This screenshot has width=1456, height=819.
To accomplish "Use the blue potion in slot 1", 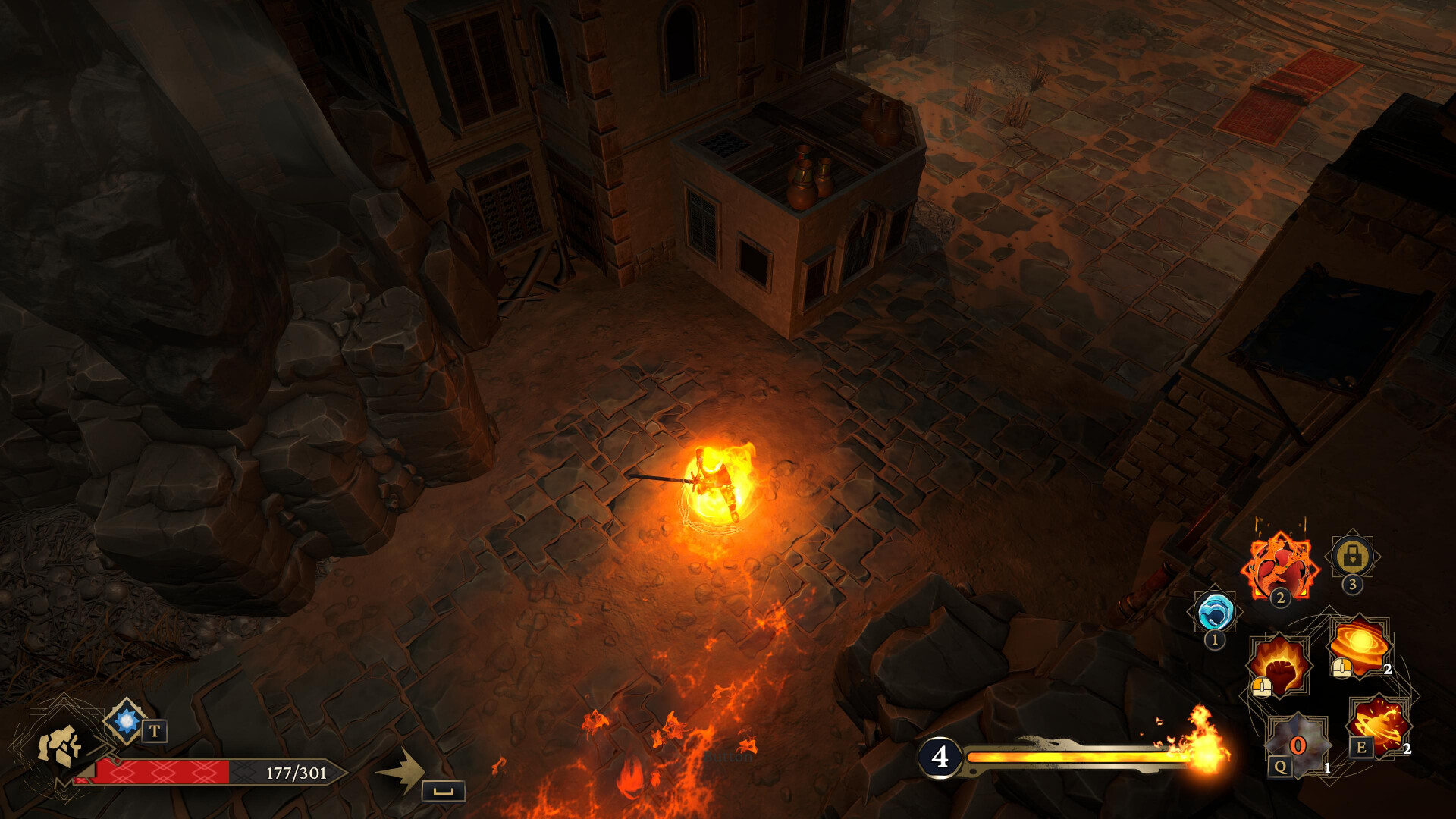I will coord(1214,613).
